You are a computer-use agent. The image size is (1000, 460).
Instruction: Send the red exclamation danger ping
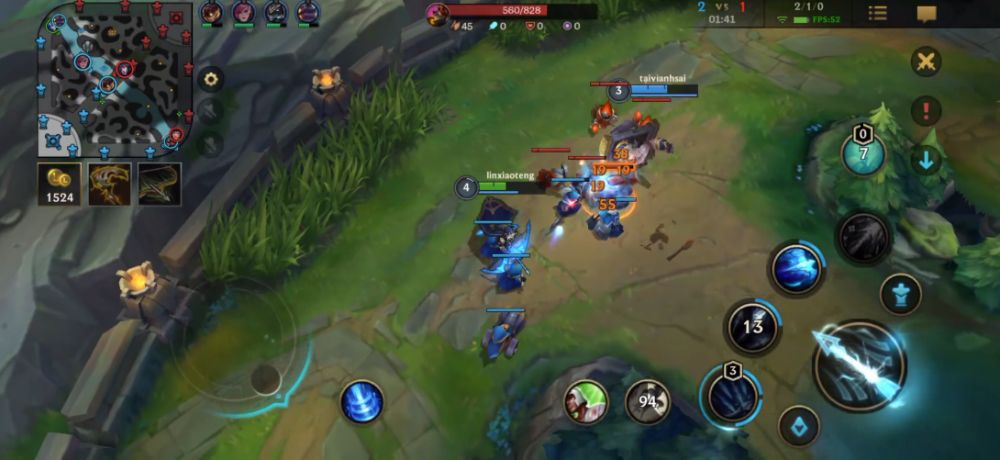tap(926, 110)
